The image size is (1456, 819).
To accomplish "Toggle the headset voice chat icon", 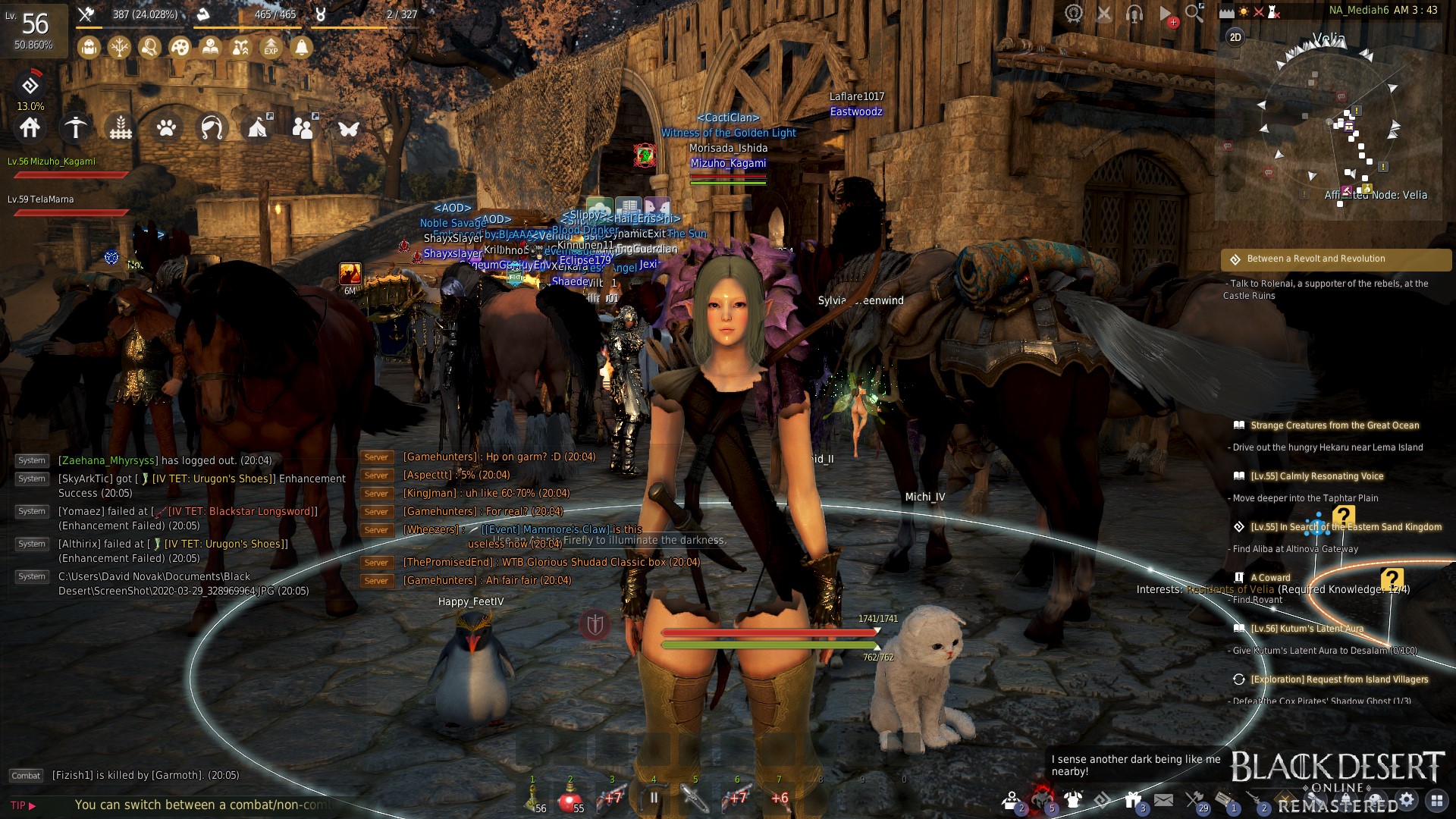I will (x=1134, y=13).
